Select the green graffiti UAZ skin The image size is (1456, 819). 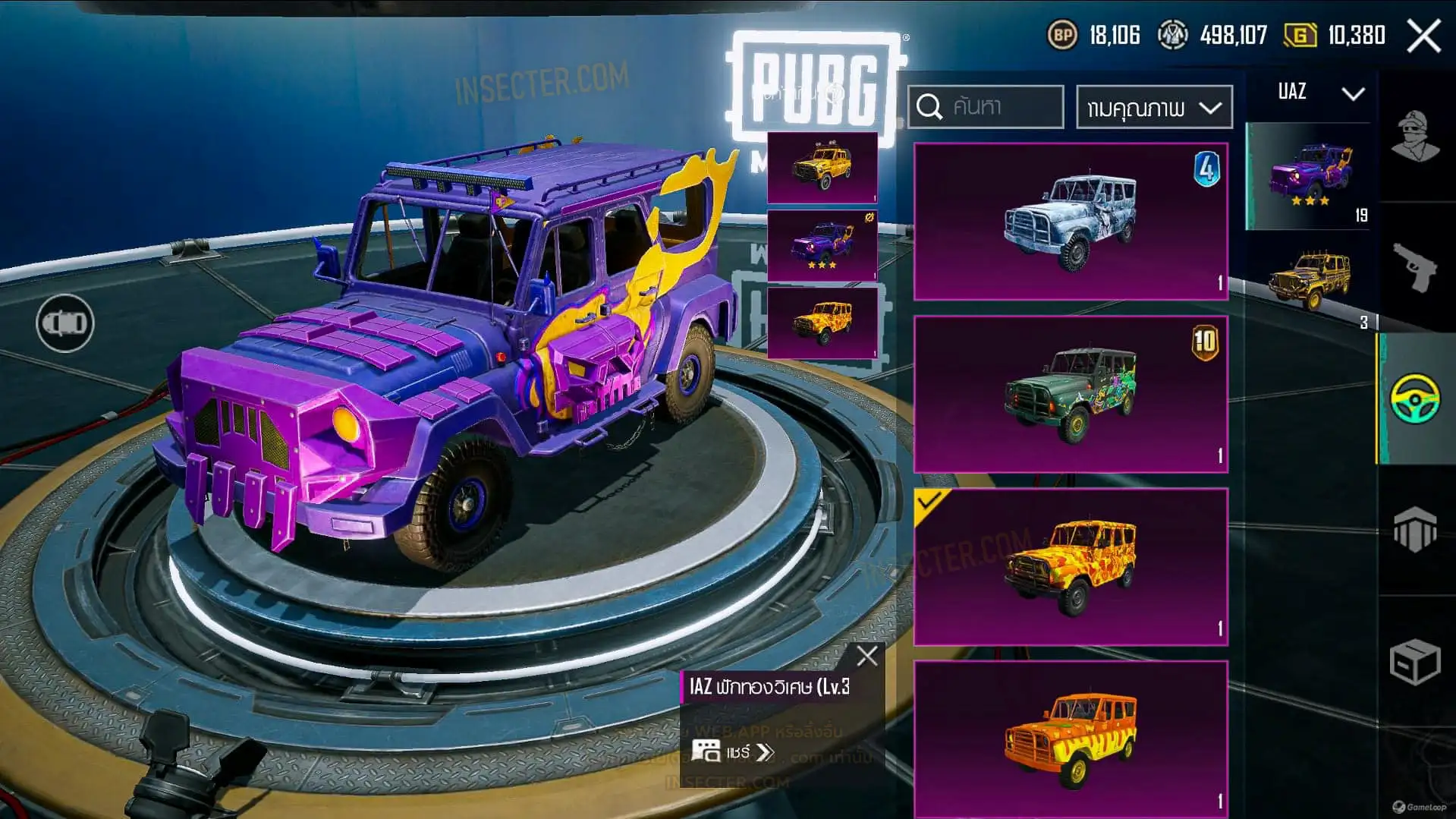1070,395
